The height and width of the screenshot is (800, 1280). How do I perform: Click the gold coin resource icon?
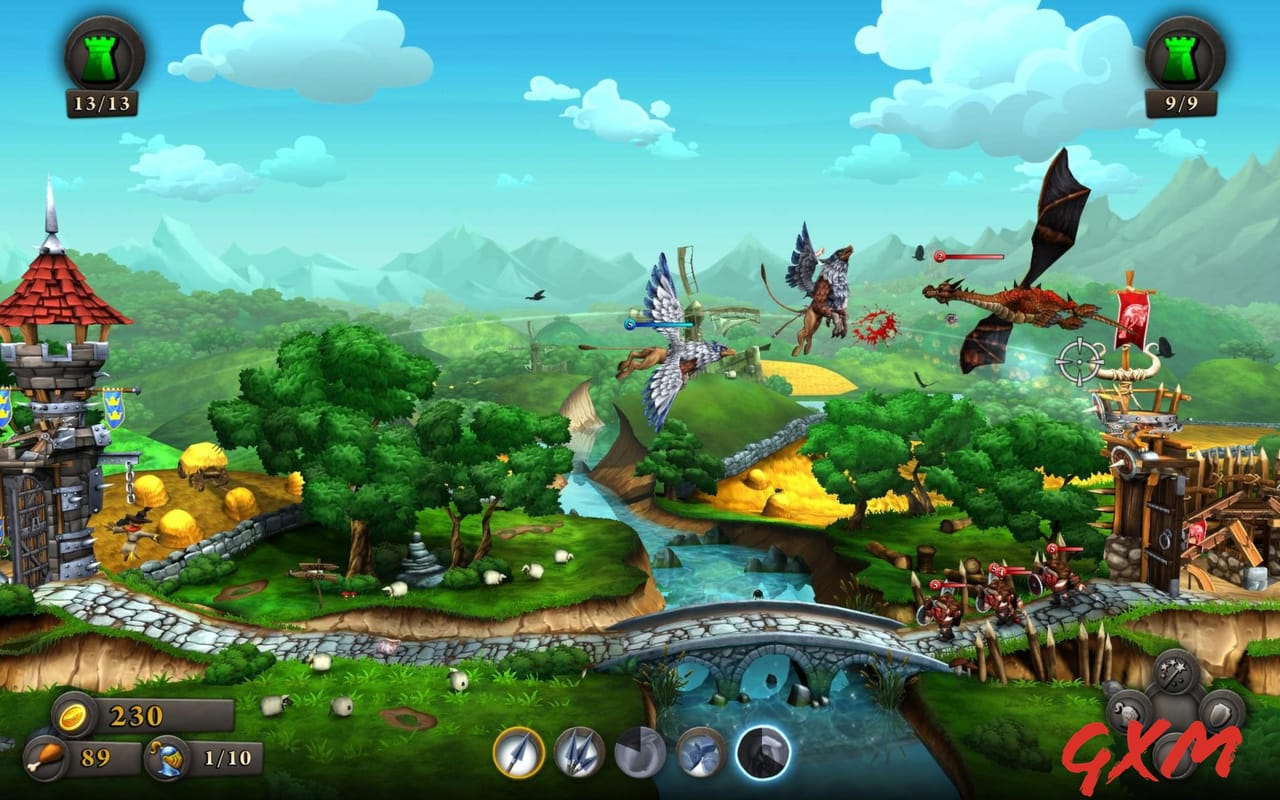[70, 716]
